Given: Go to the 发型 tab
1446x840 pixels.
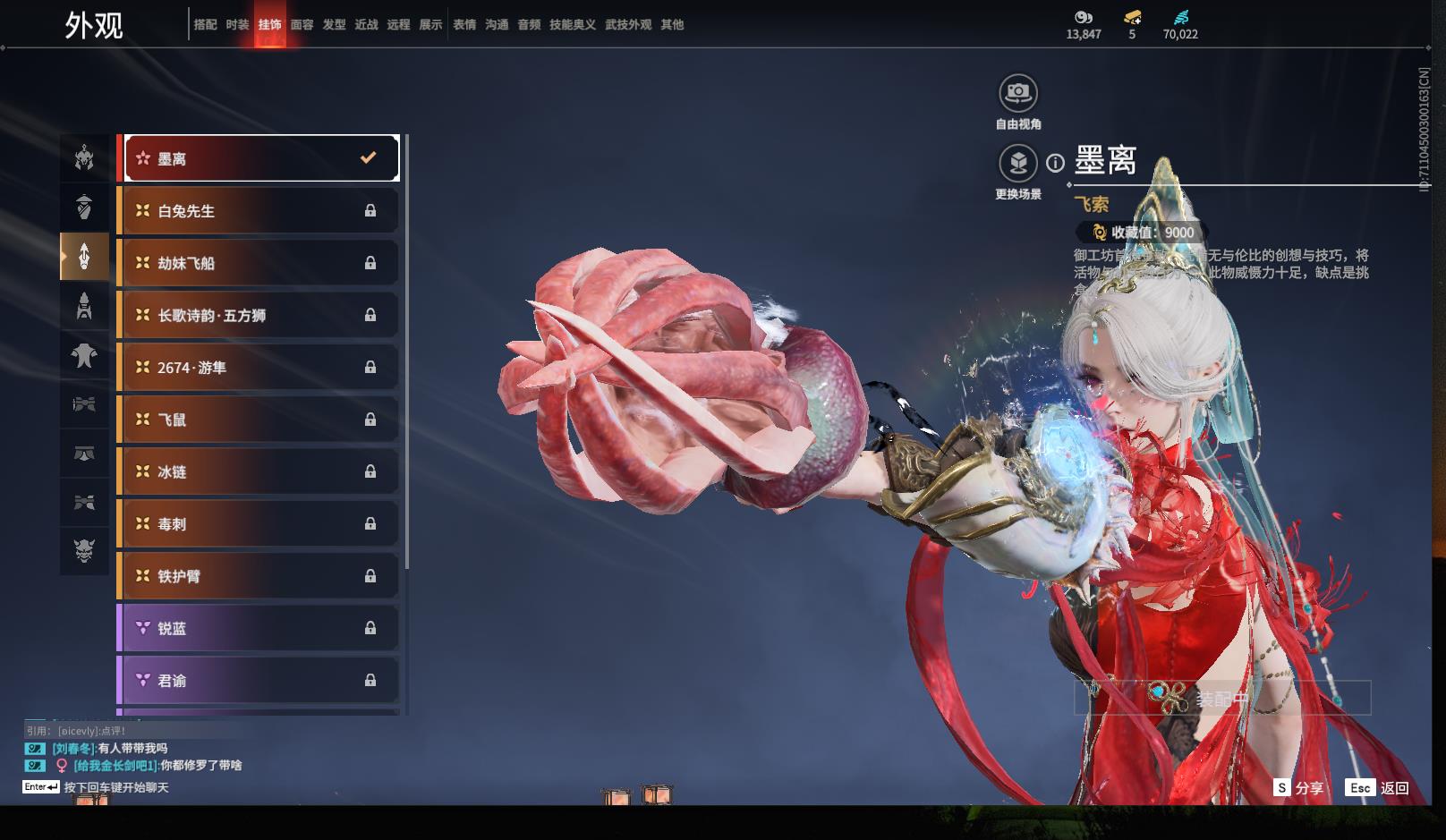Looking at the screenshot, I should pos(334,25).
